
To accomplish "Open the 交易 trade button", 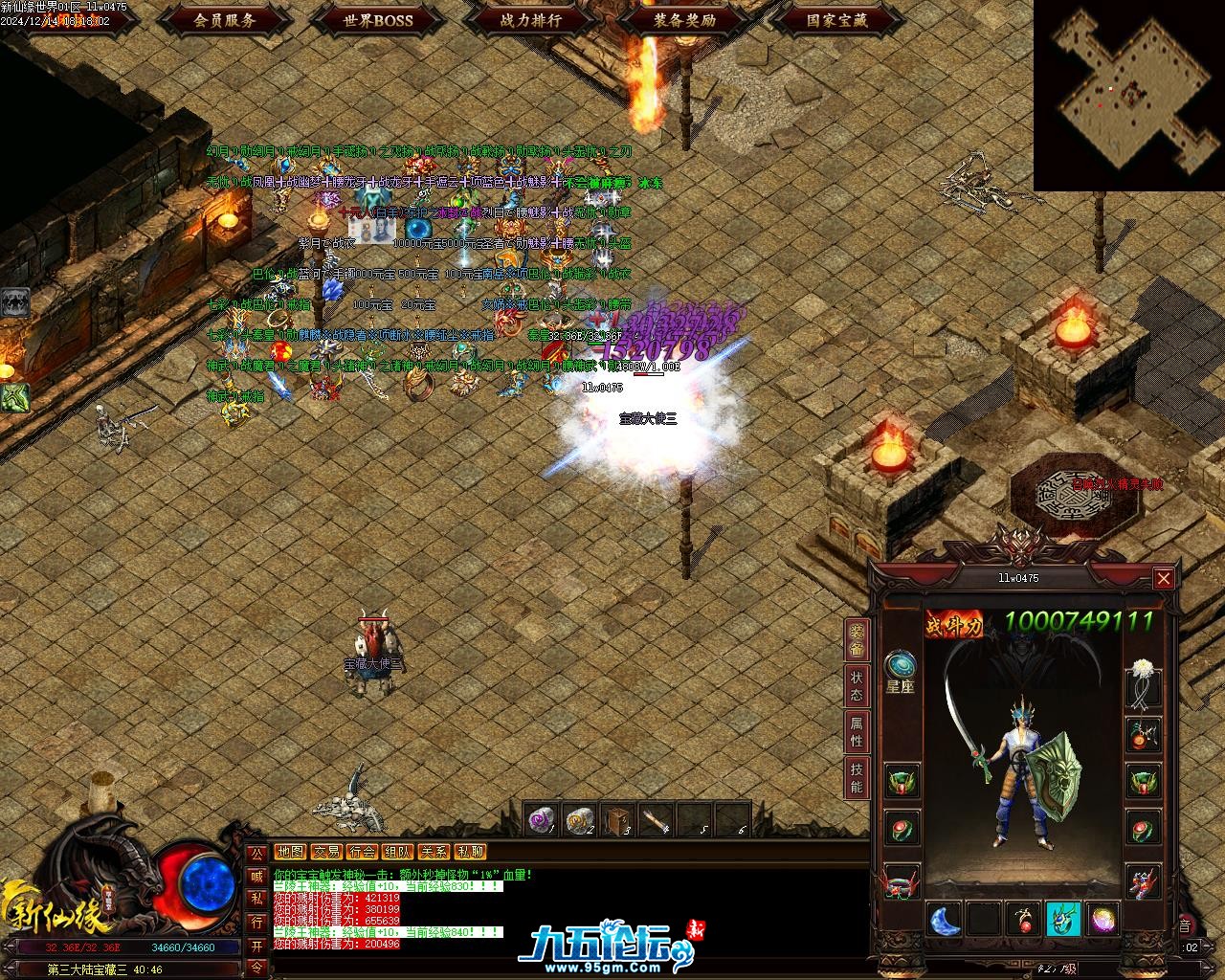I will tap(326, 852).
